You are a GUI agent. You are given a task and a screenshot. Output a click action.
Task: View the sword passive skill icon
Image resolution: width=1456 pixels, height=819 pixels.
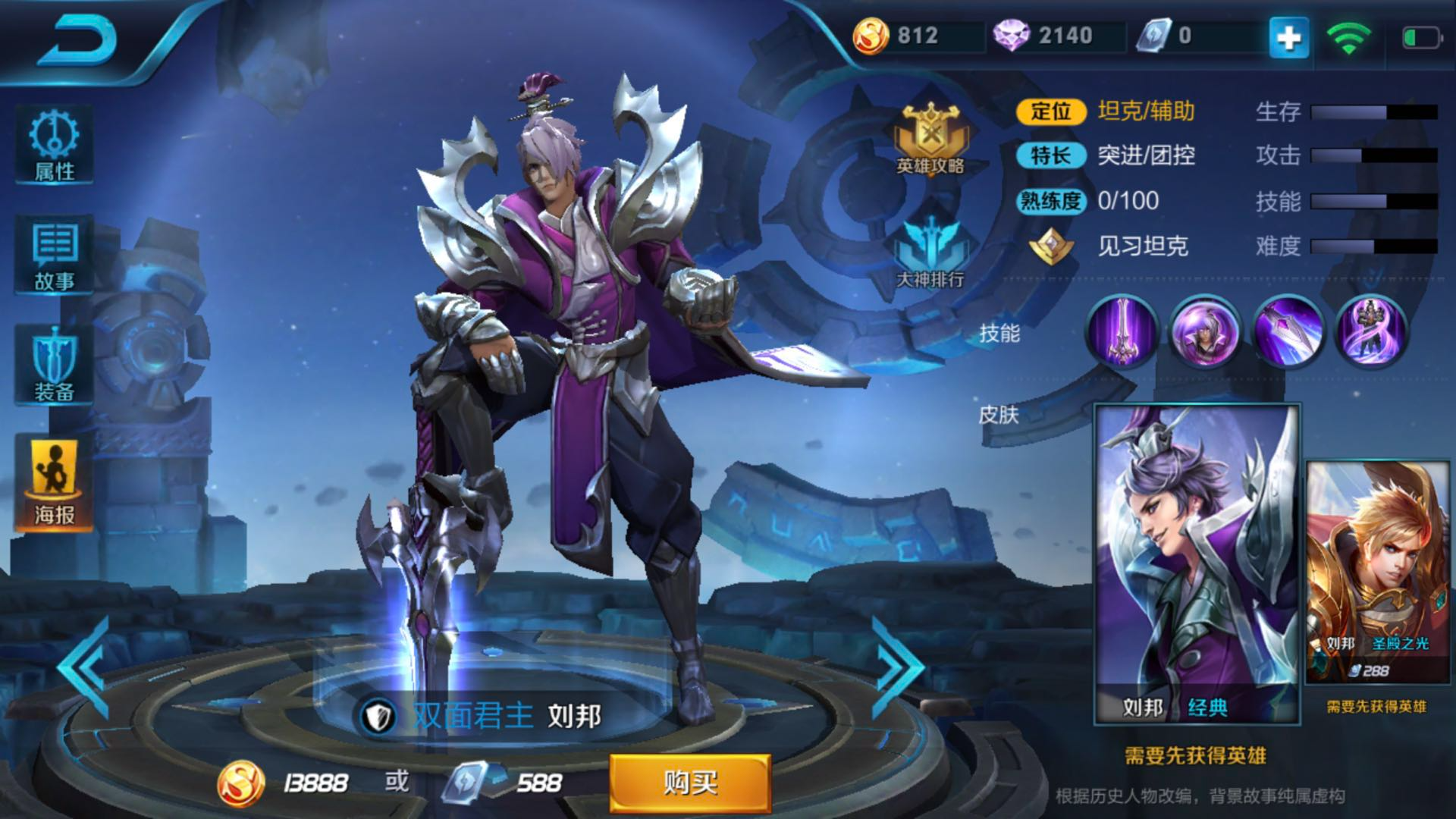1122,332
